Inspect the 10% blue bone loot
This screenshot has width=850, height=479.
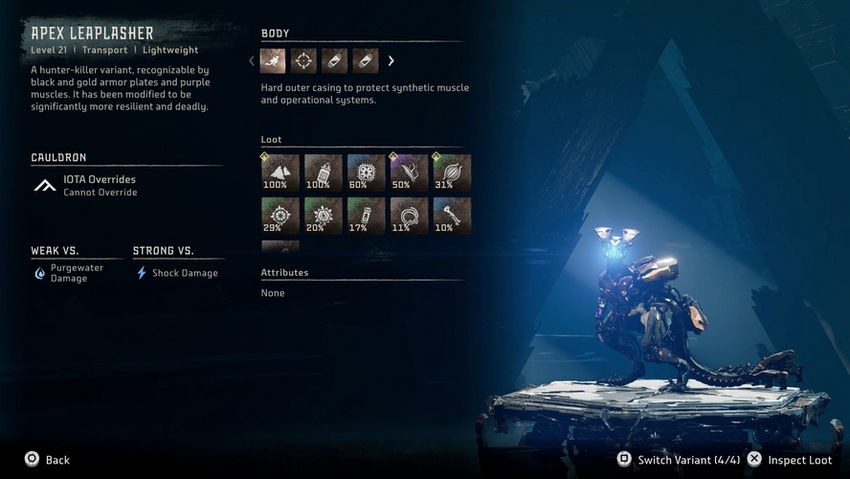coord(452,215)
